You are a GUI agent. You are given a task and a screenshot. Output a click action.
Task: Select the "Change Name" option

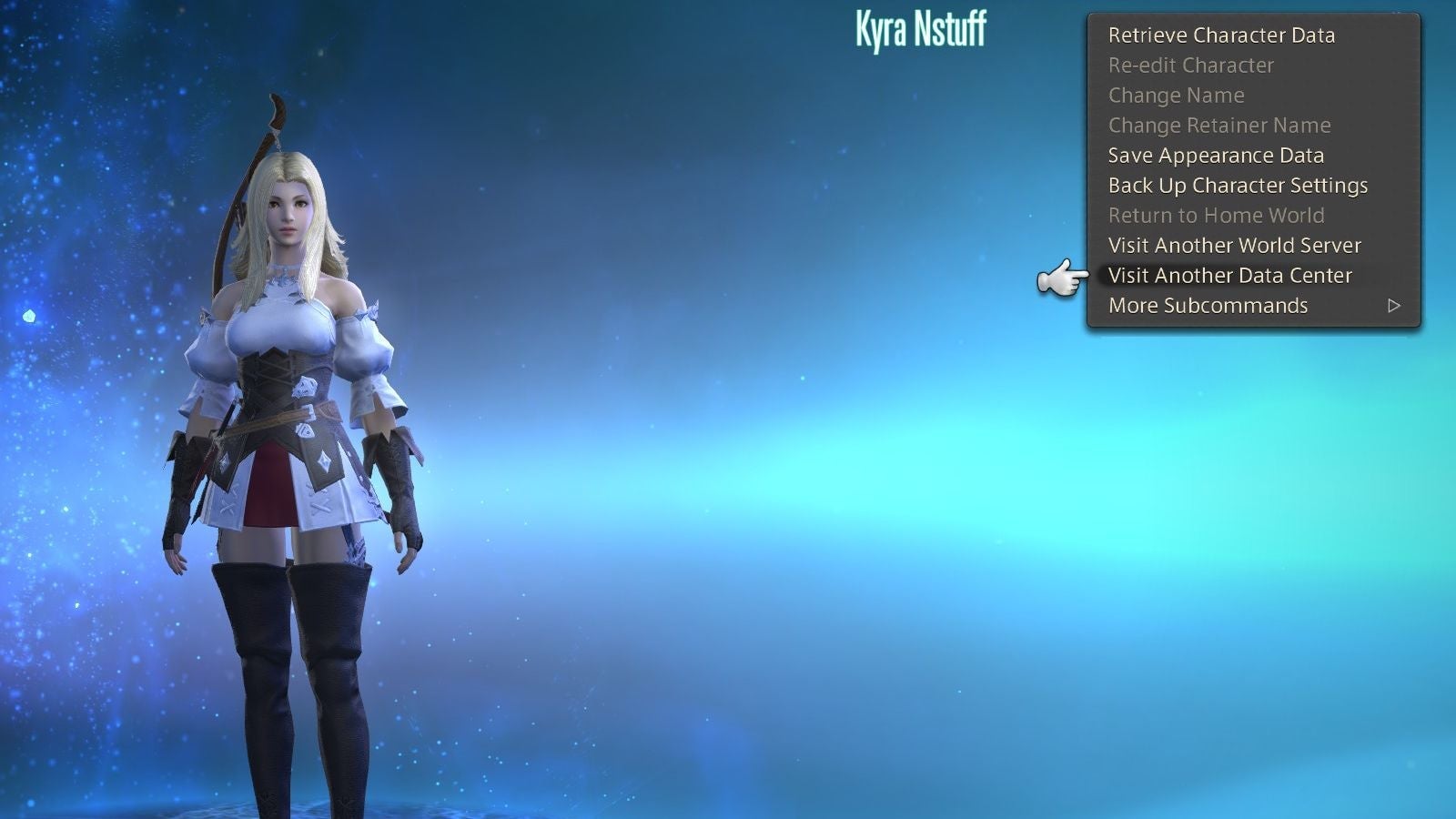pyautogui.click(x=1176, y=95)
